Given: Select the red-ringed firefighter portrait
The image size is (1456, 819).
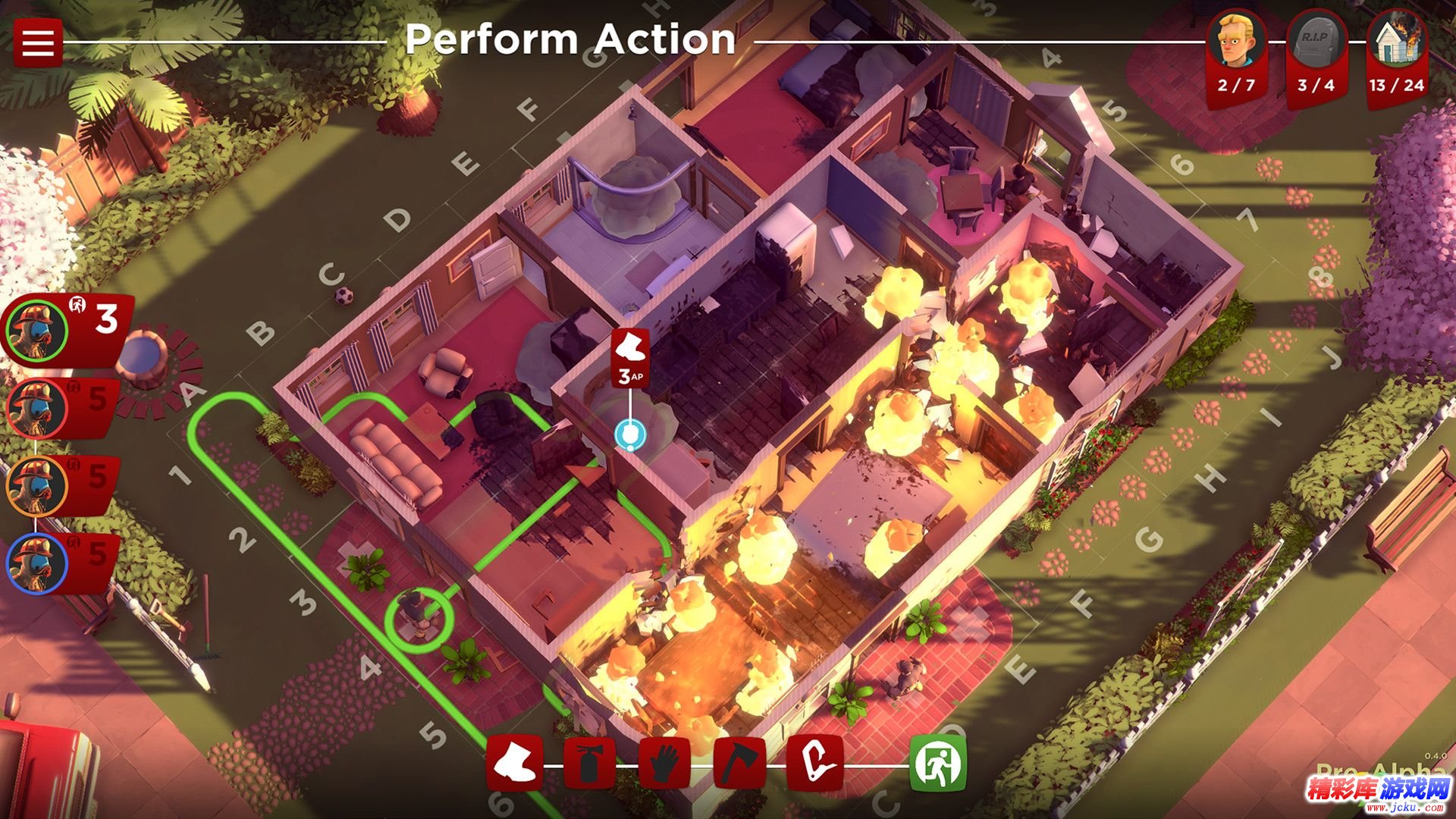Looking at the screenshot, I should coord(36,407).
